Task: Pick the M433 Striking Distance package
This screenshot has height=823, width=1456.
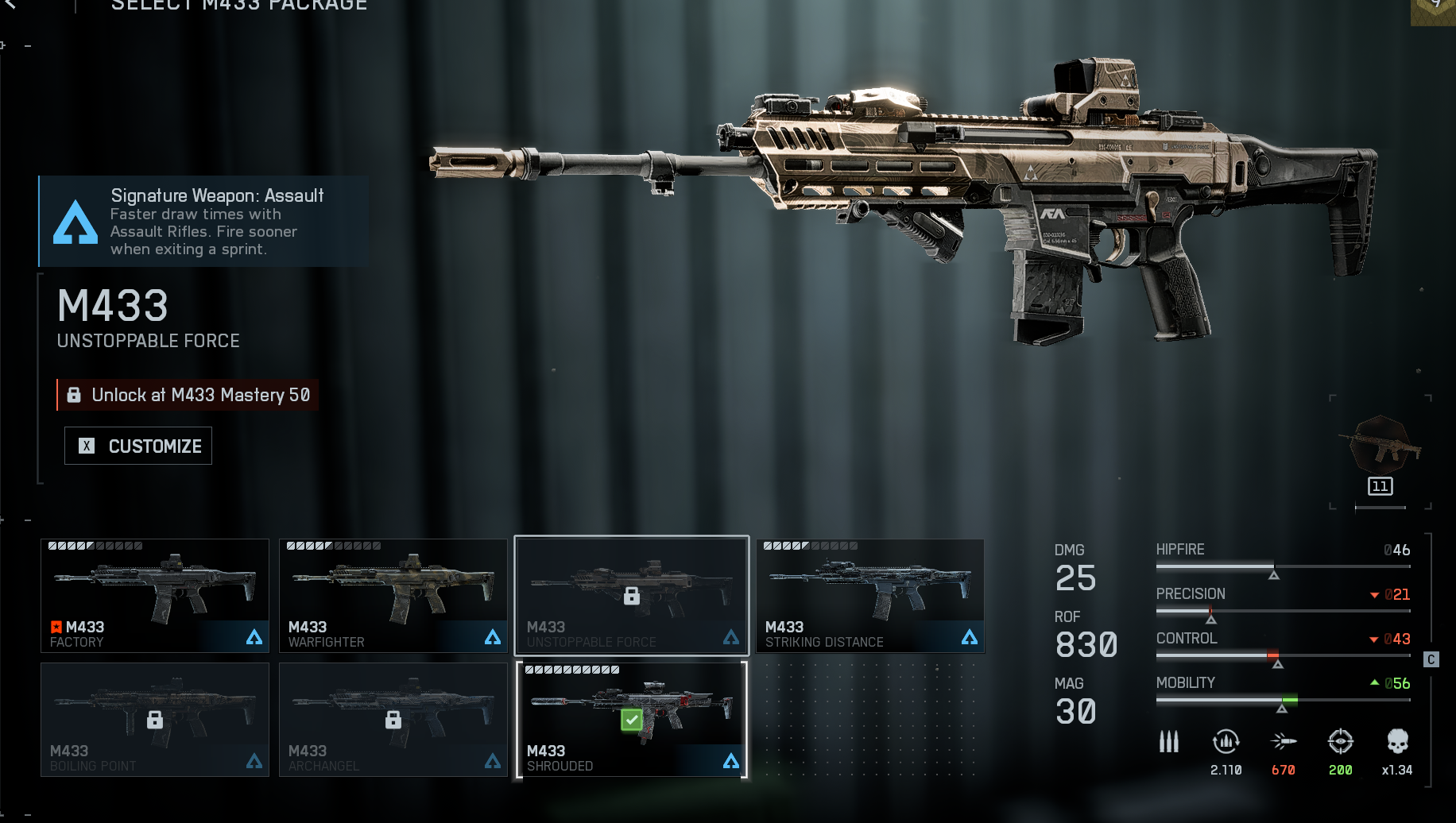Action: point(870,596)
